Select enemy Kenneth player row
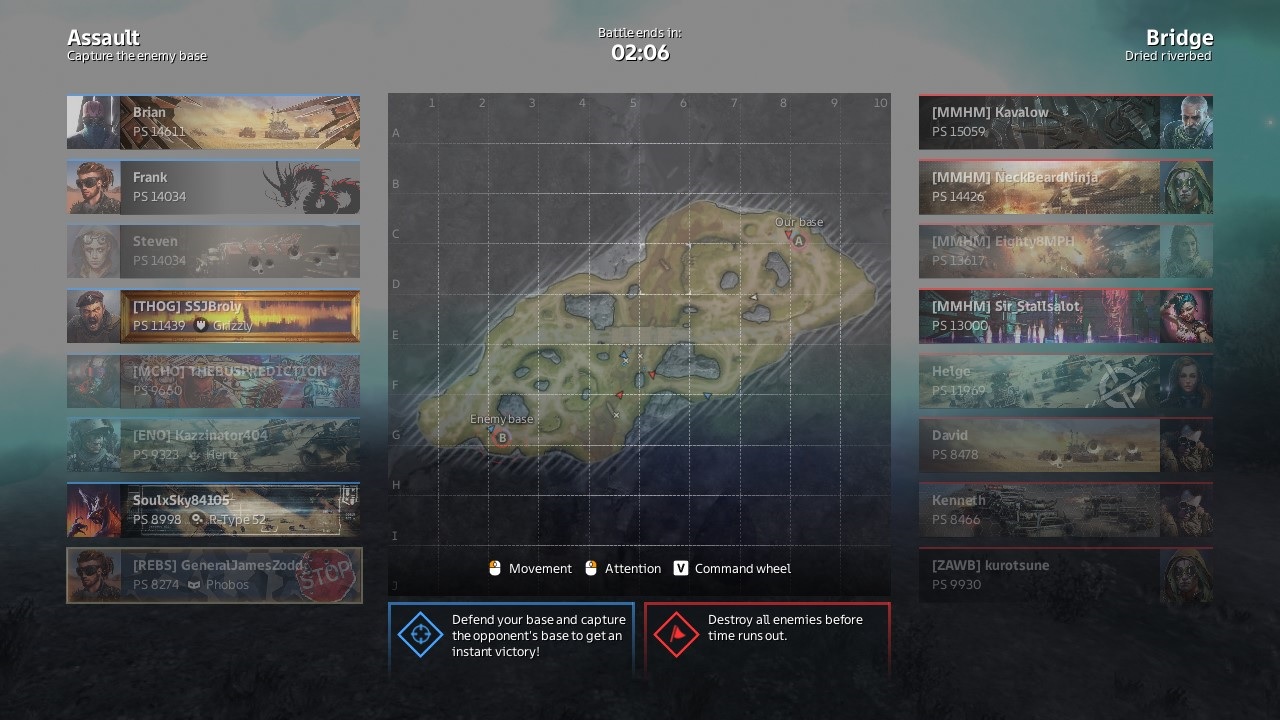The image size is (1280, 720). click(x=1065, y=510)
